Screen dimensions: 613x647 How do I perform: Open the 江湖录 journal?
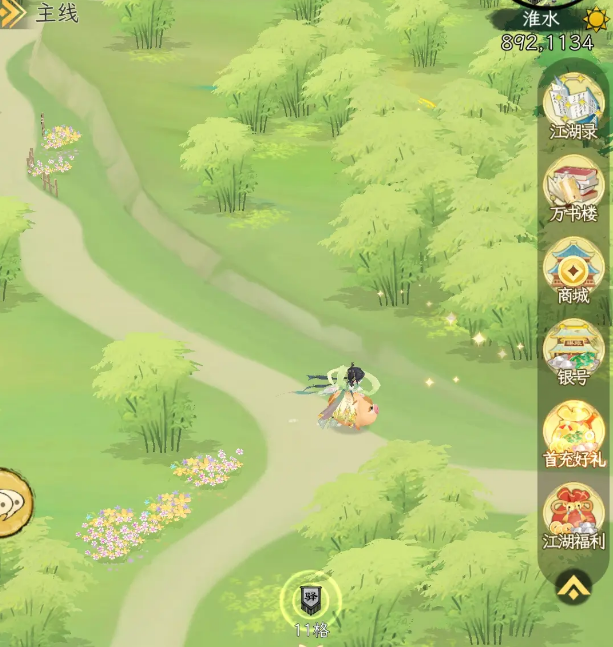(x=573, y=102)
